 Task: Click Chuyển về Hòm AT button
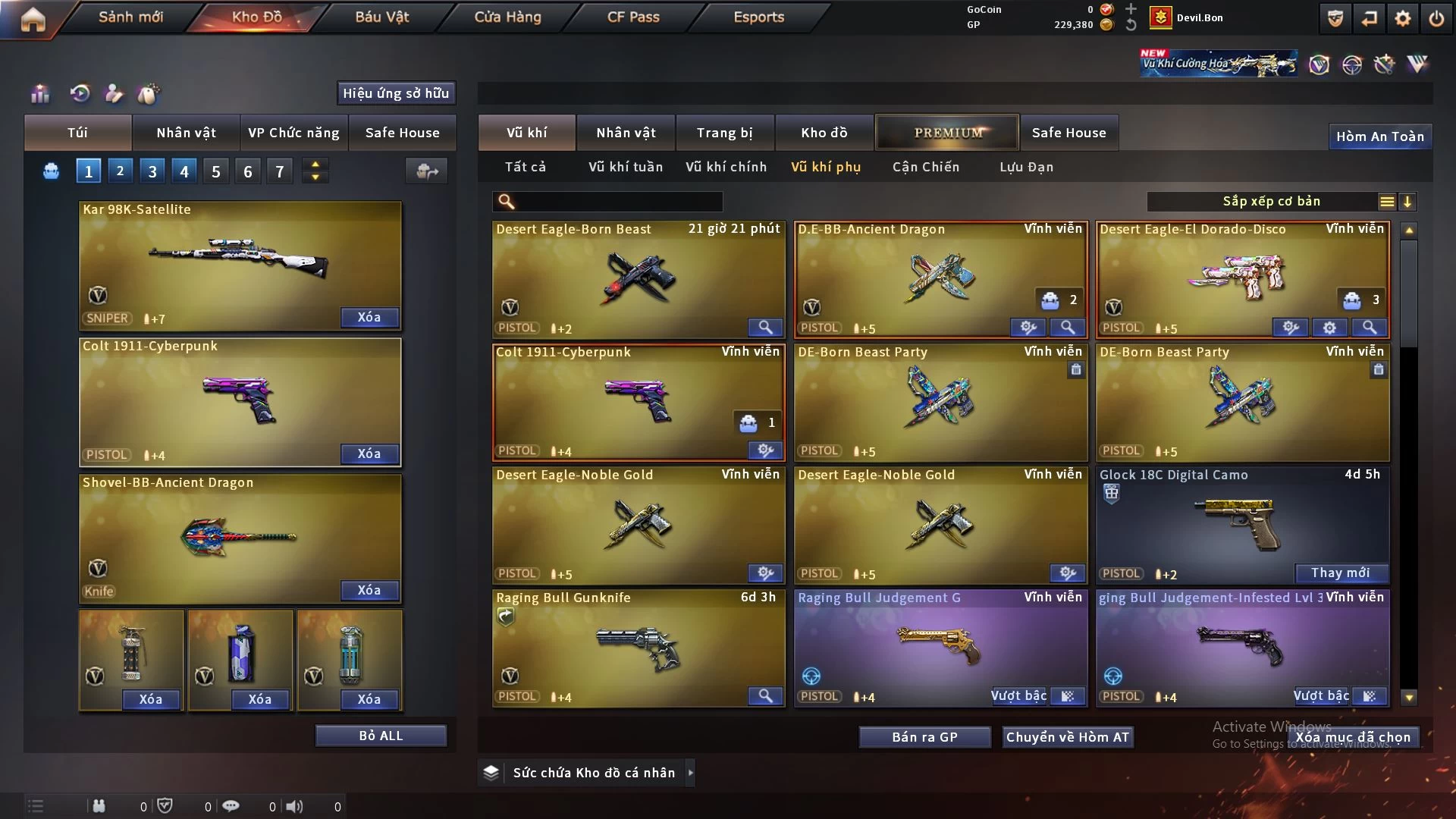(1067, 737)
